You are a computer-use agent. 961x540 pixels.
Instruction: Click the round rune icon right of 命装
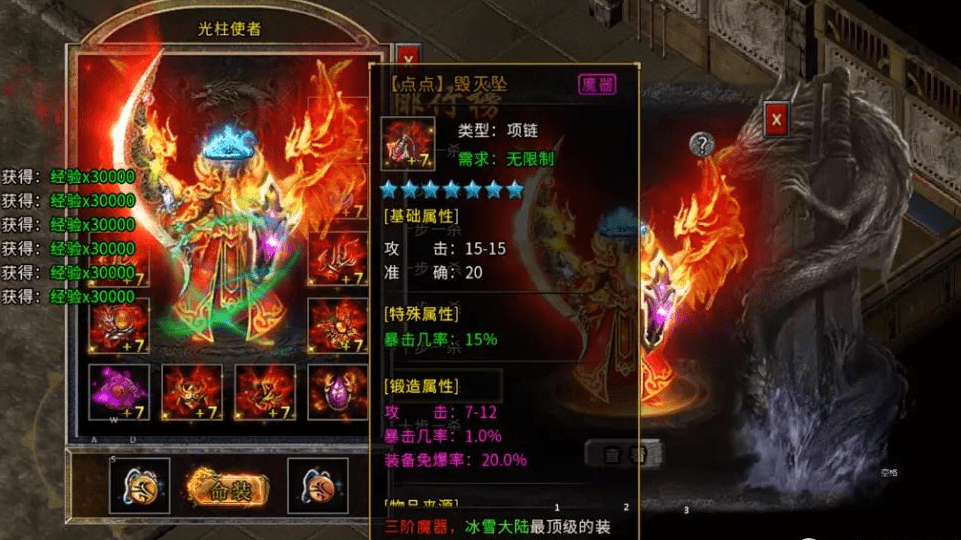point(317,487)
